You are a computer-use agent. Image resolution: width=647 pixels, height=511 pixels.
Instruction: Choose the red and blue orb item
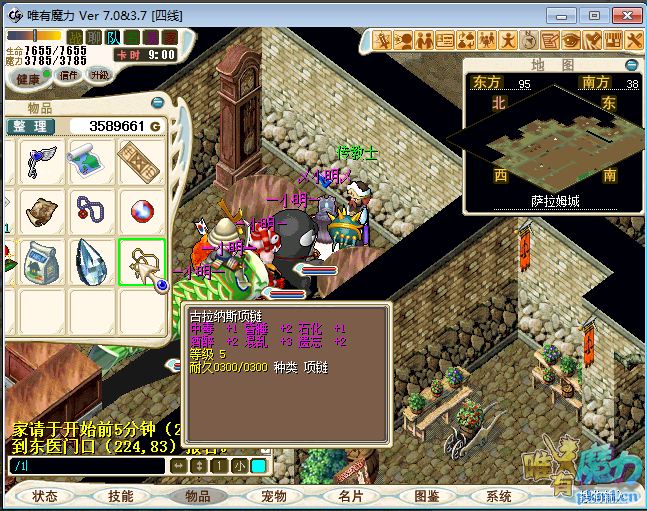[x=141, y=211]
